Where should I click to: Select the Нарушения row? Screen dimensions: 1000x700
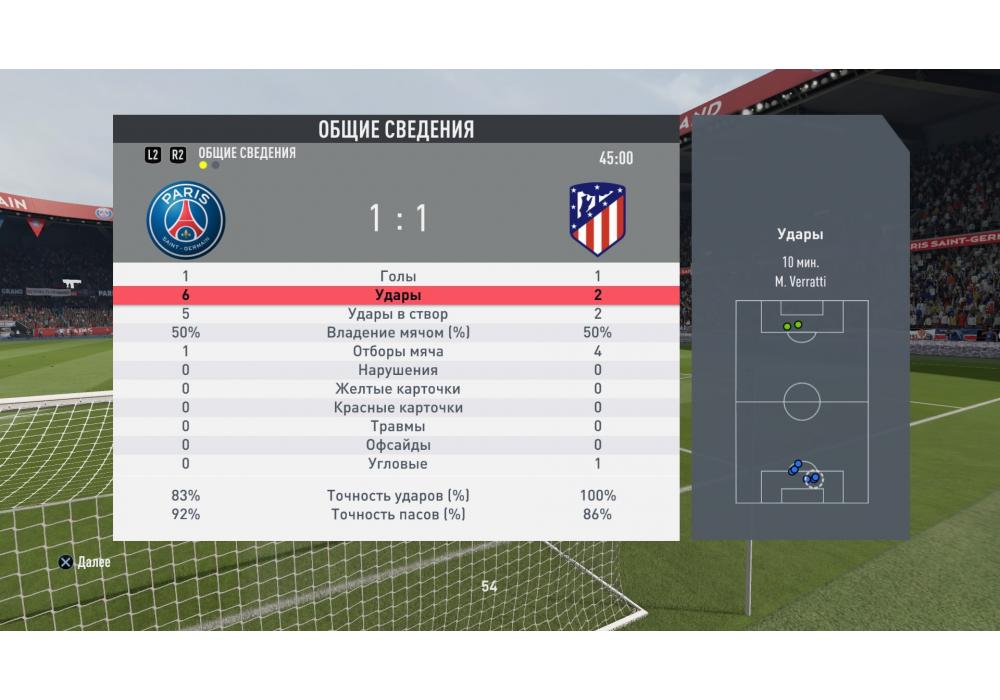397,370
